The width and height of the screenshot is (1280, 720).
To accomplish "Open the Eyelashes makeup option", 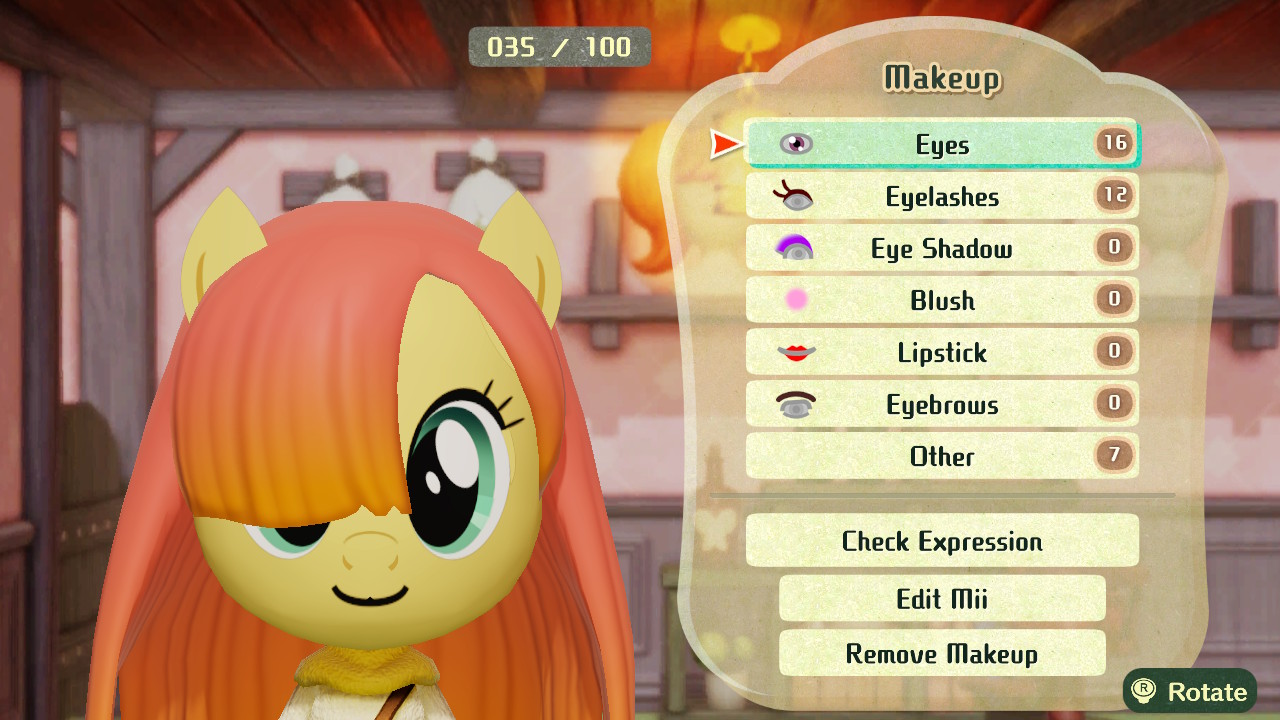I will tap(942, 196).
